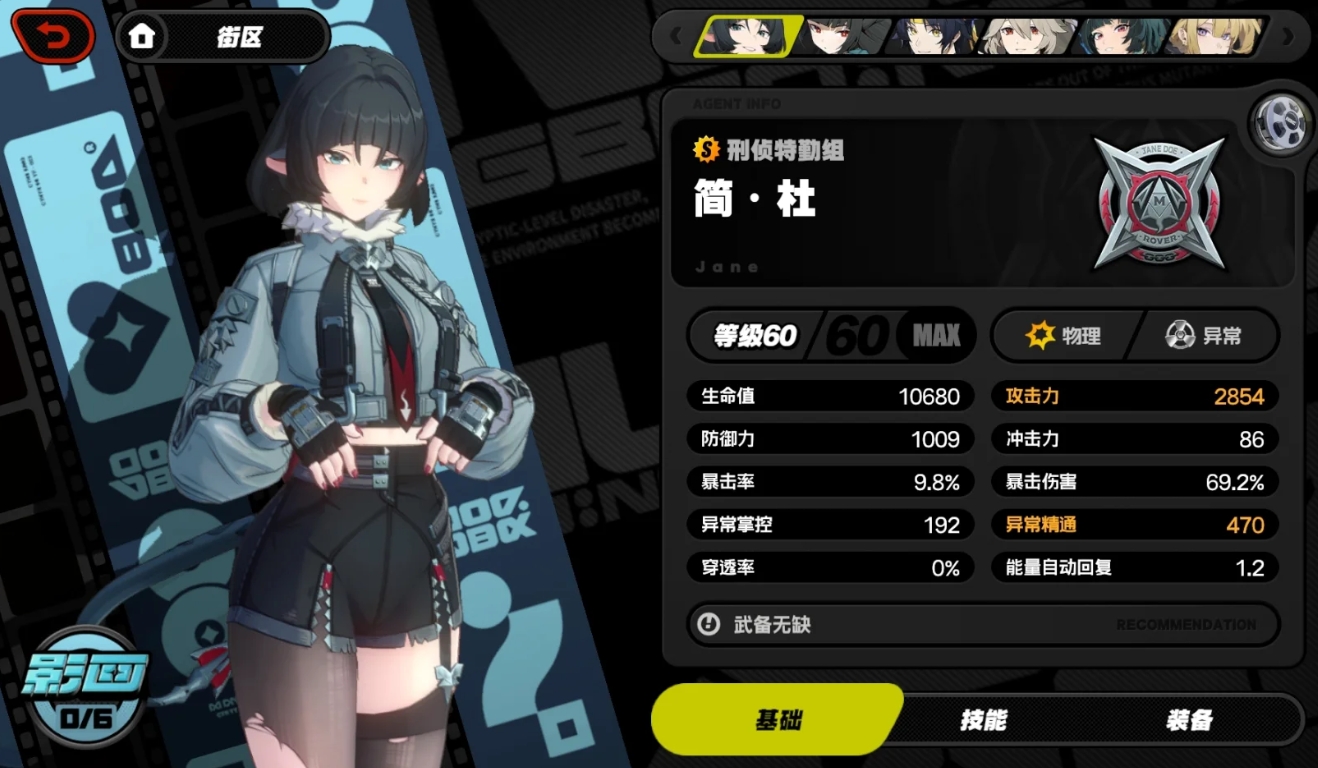Image resolution: width=1318 pixels, height=768 pixels.
Task: Choose the agent portrait with yellow eyes
Action: (935, 37)
